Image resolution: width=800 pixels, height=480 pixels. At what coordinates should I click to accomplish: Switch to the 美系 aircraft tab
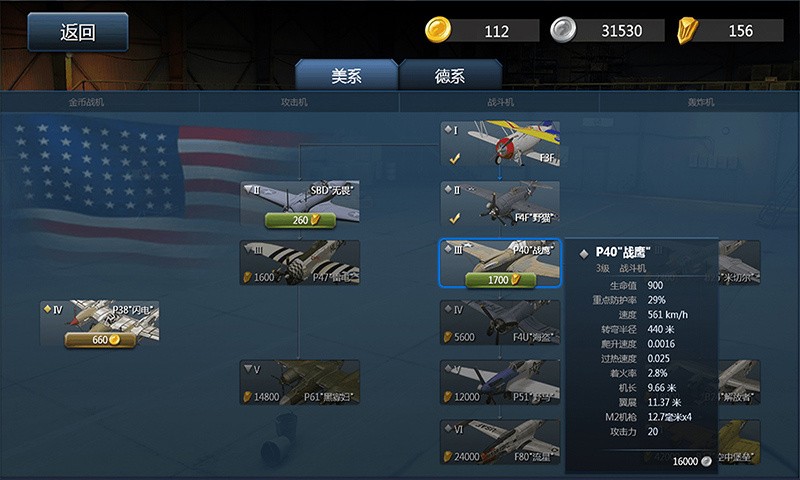pyautogui.click(x=346, y=76)
